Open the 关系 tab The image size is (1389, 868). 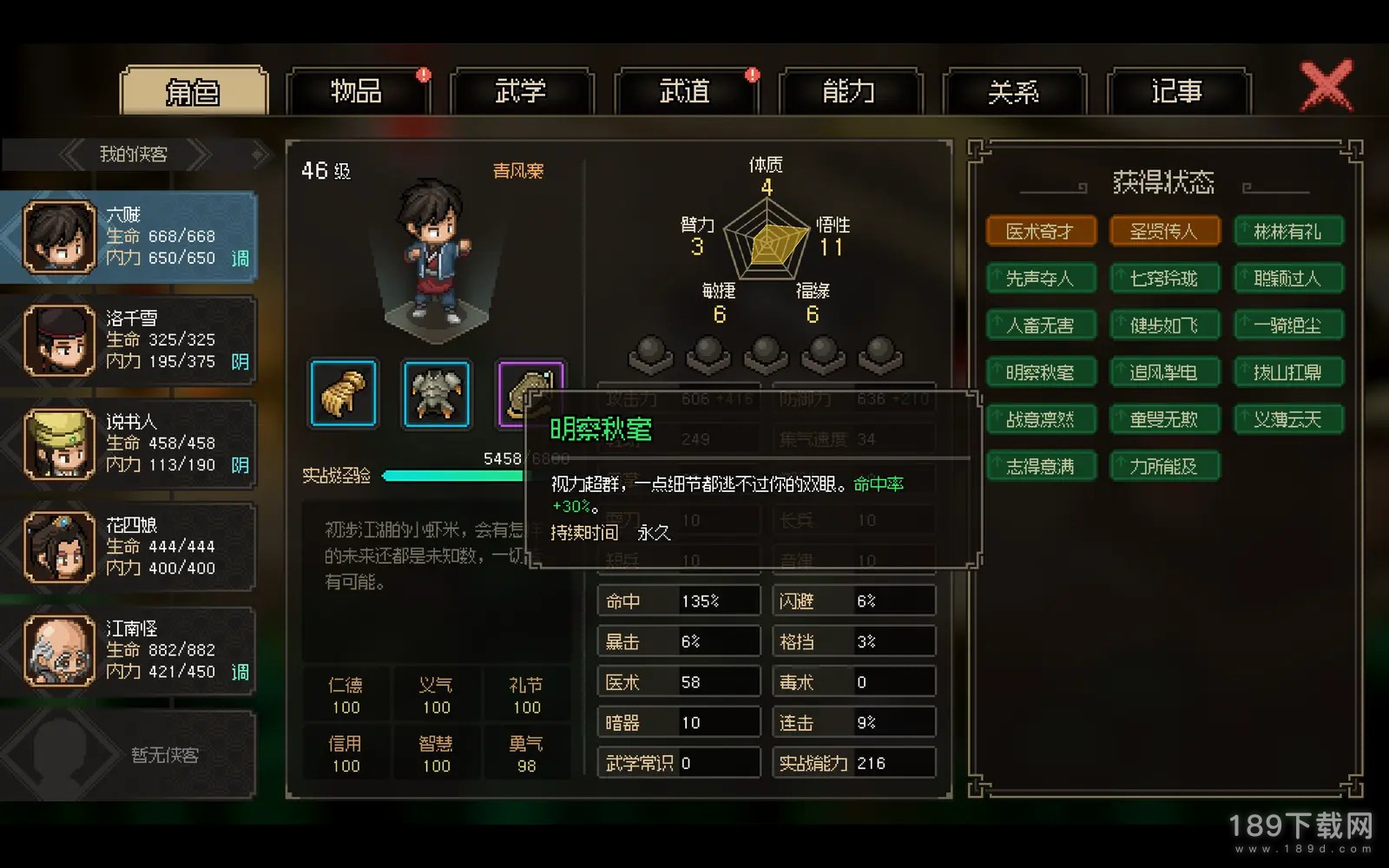point(1013,91)
